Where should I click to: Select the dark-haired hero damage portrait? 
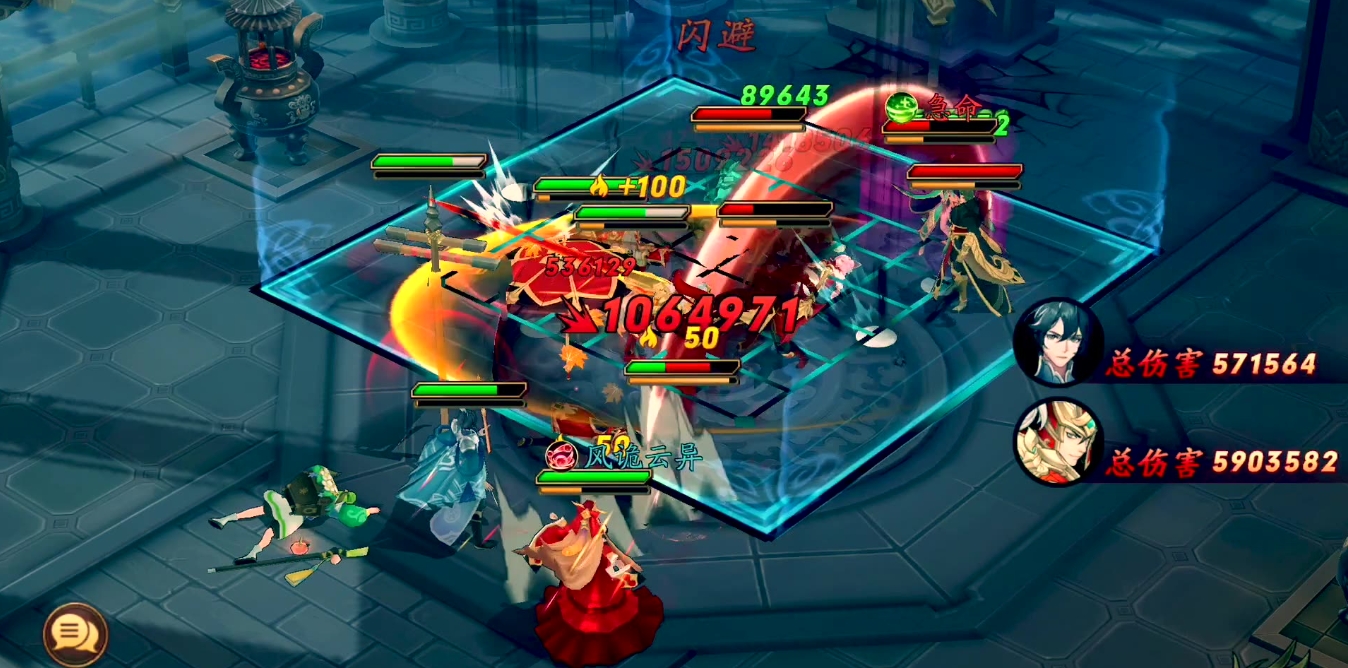pos(1057,343)
